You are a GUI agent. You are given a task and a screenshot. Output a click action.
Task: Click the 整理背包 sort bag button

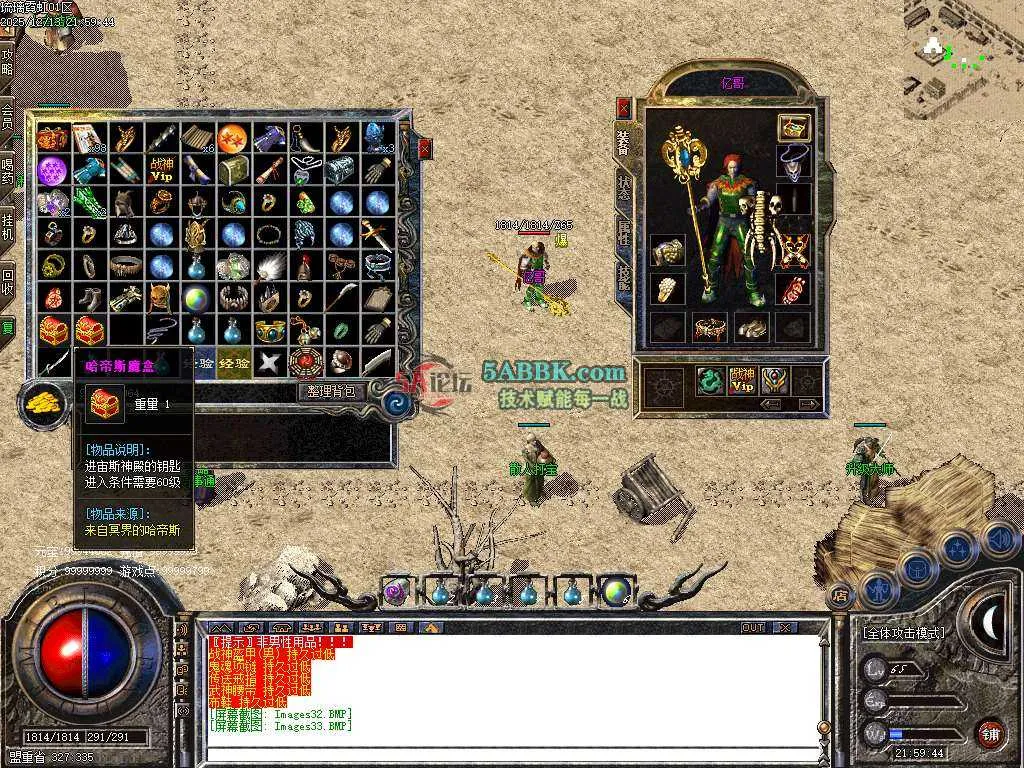tap(331, 392)
